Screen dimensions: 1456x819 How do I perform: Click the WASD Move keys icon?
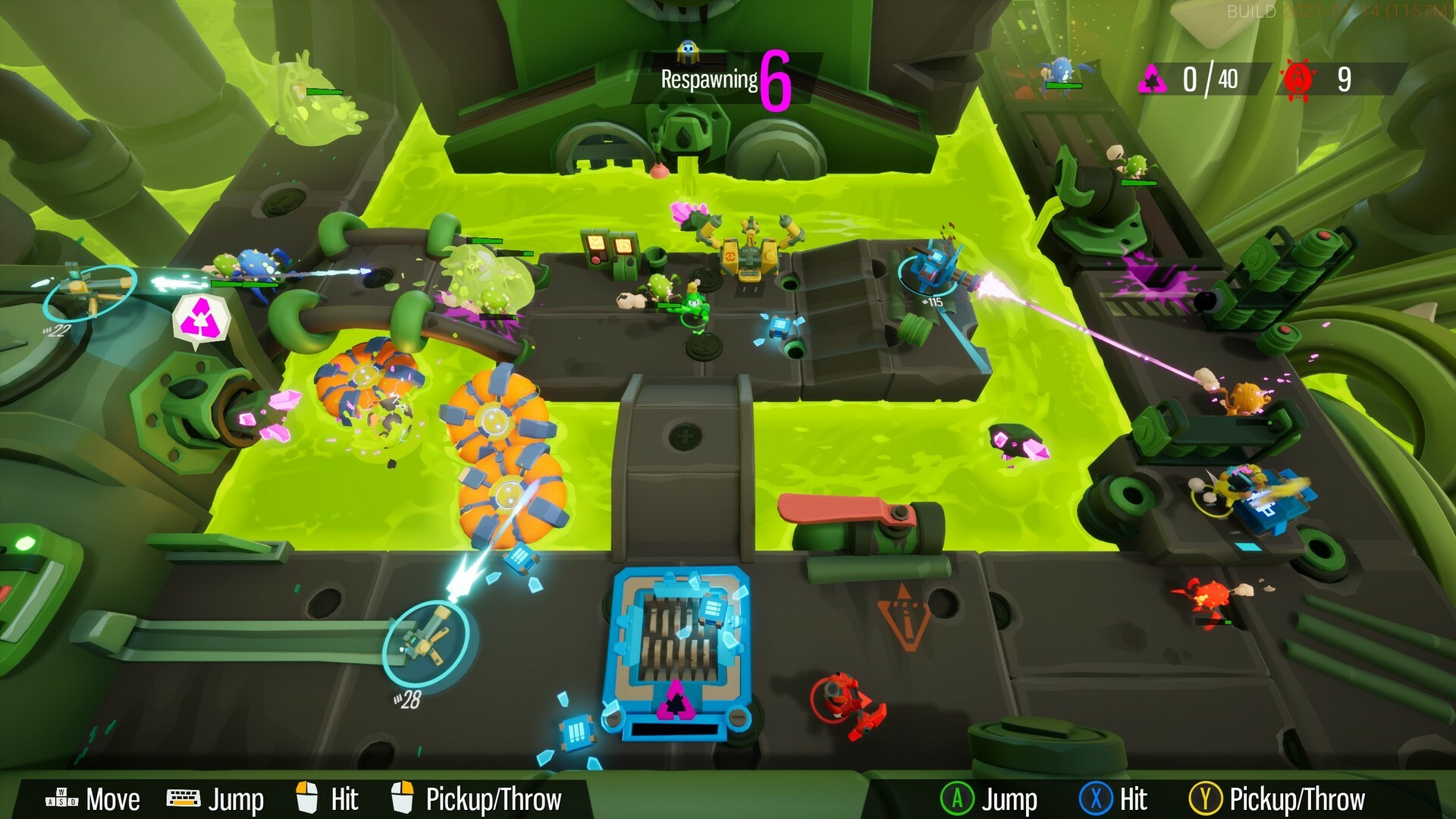click(x=59, y=799)
